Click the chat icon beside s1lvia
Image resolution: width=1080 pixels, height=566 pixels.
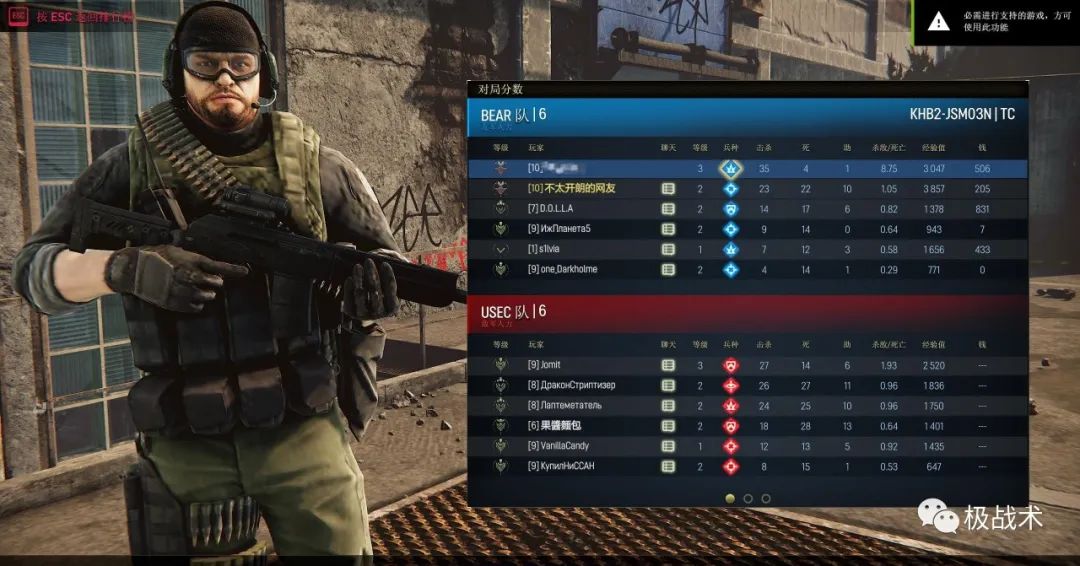[x=668, y=249]
